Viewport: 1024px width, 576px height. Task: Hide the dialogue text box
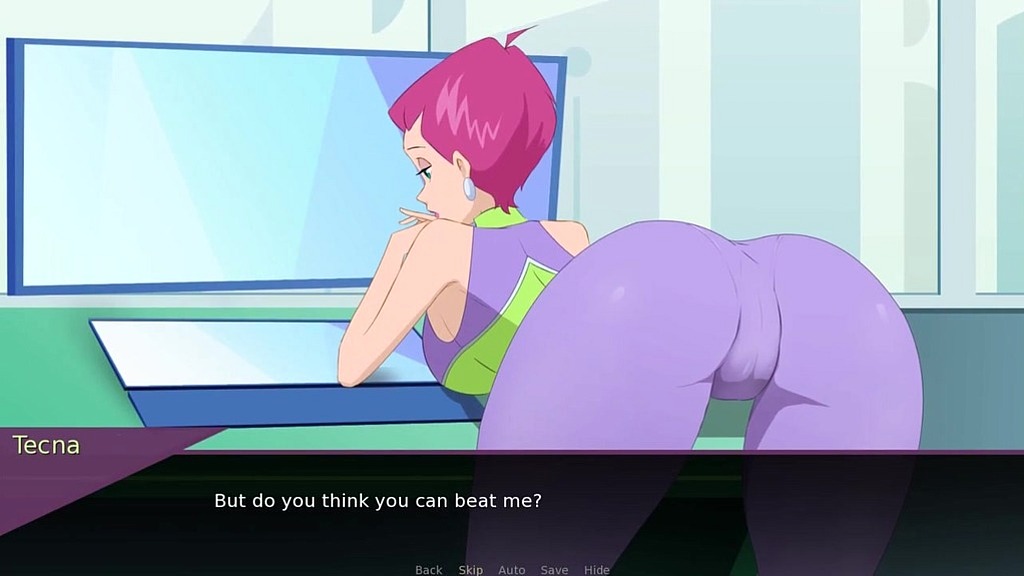(596, 570)
